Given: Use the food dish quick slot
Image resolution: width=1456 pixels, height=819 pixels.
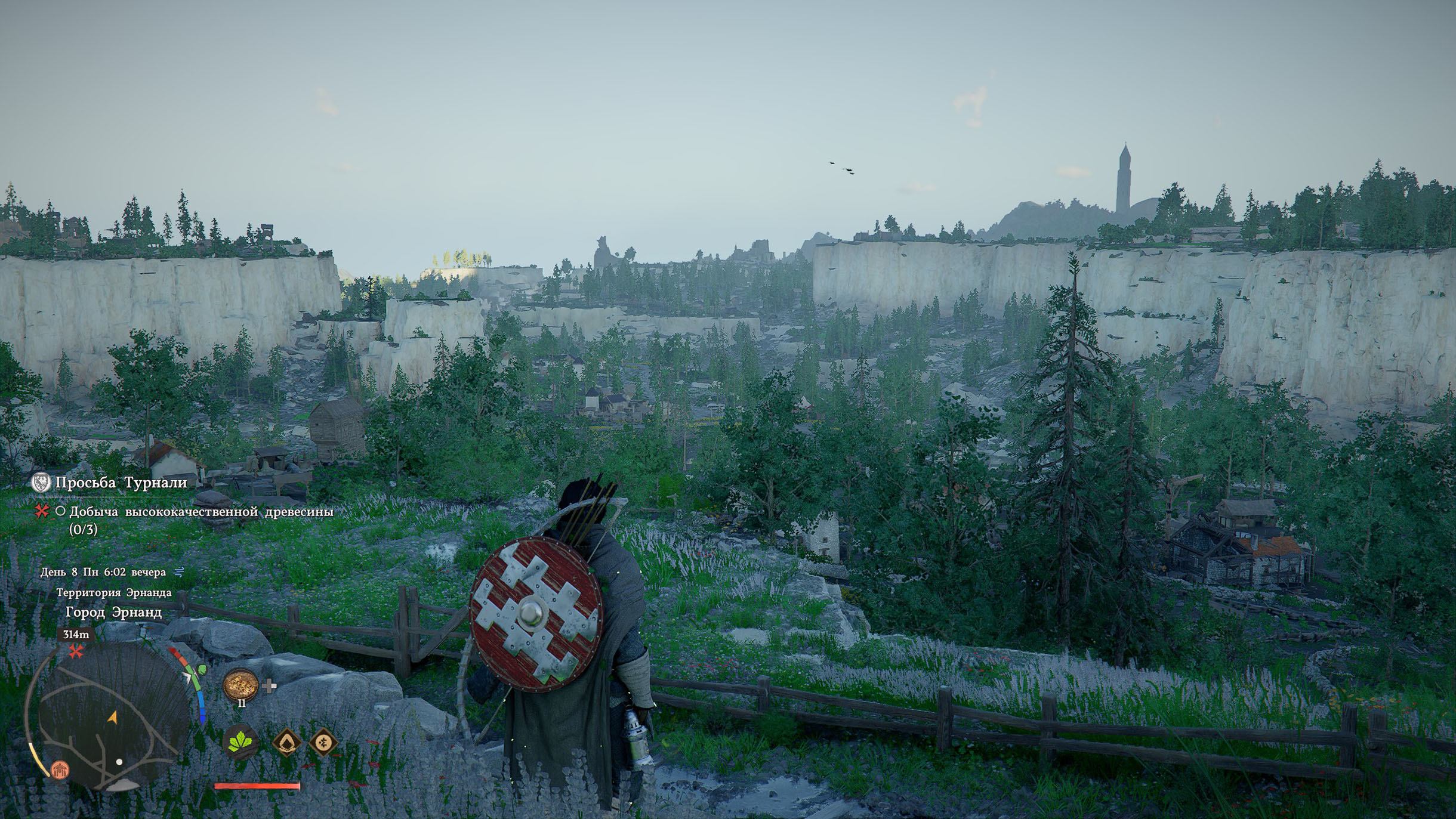Looking at the screenshot, I should [x=240, y=684].
